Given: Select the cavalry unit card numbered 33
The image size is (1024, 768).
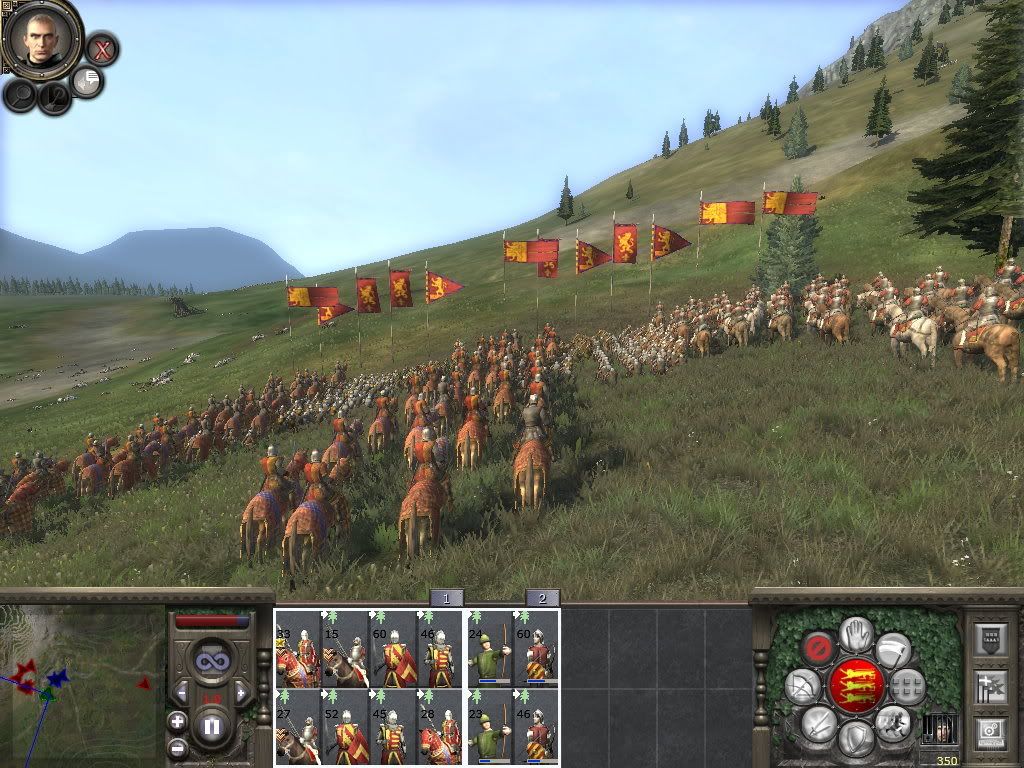Looking at the screenshot, I should coord(298,648).
